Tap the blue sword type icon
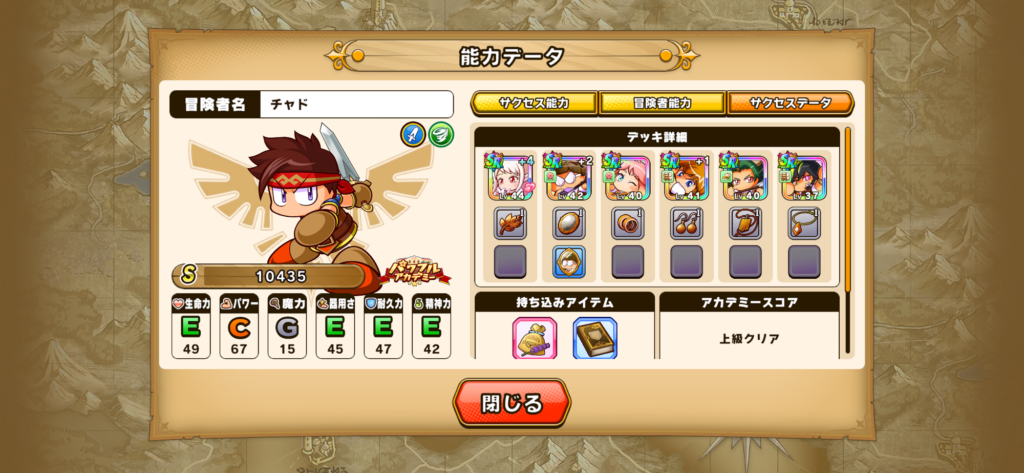This screenshot has height=473, width=1024. [412, 133]
